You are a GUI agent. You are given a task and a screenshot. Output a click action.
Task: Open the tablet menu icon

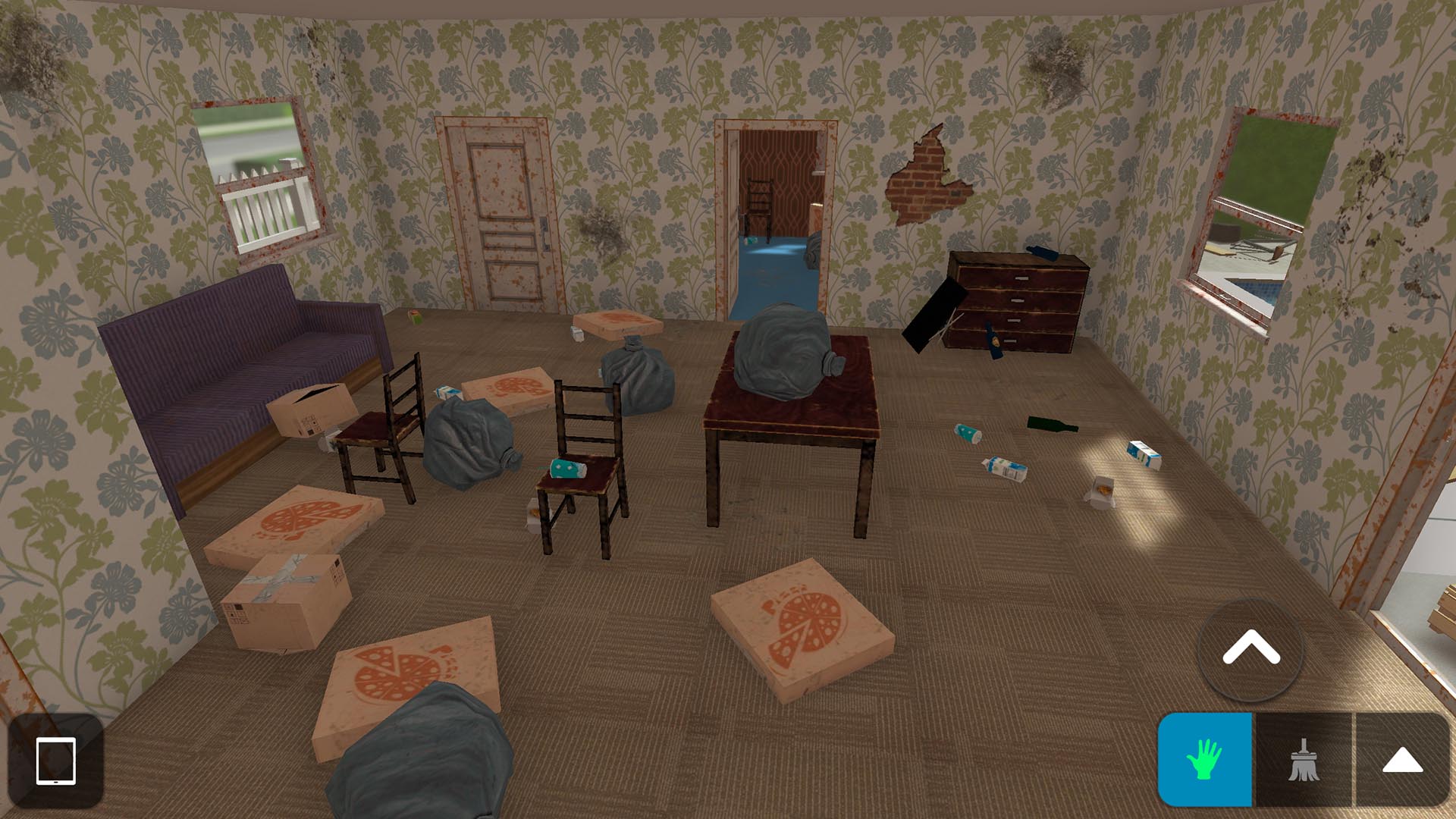point(55,761)
